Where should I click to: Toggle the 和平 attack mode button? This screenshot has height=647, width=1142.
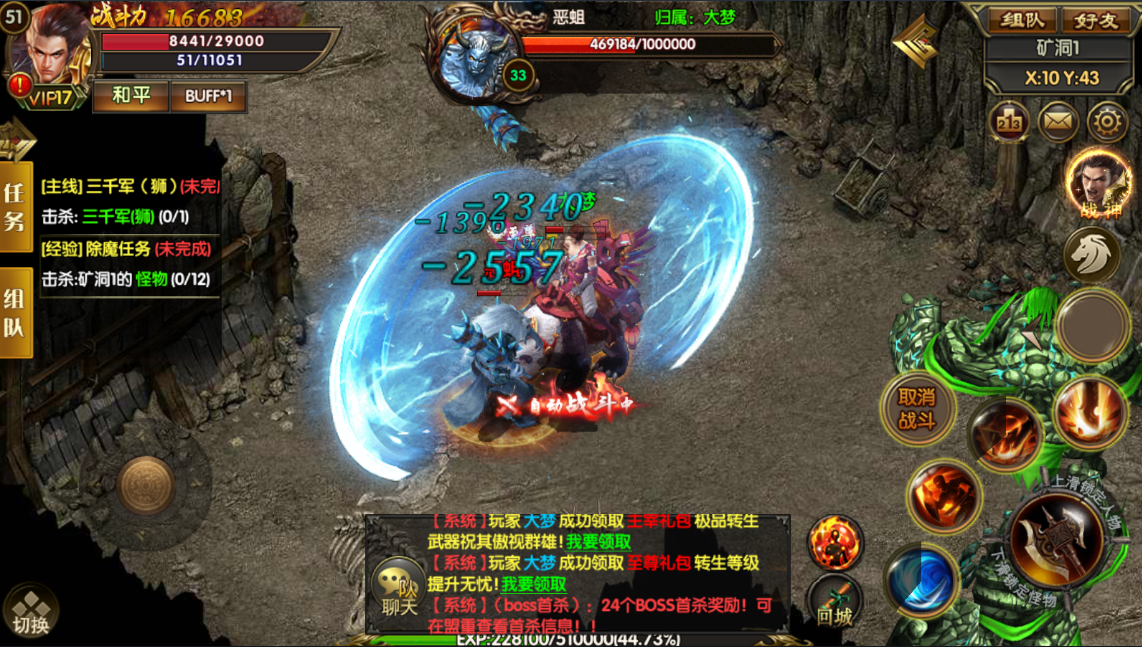(130, 96)
